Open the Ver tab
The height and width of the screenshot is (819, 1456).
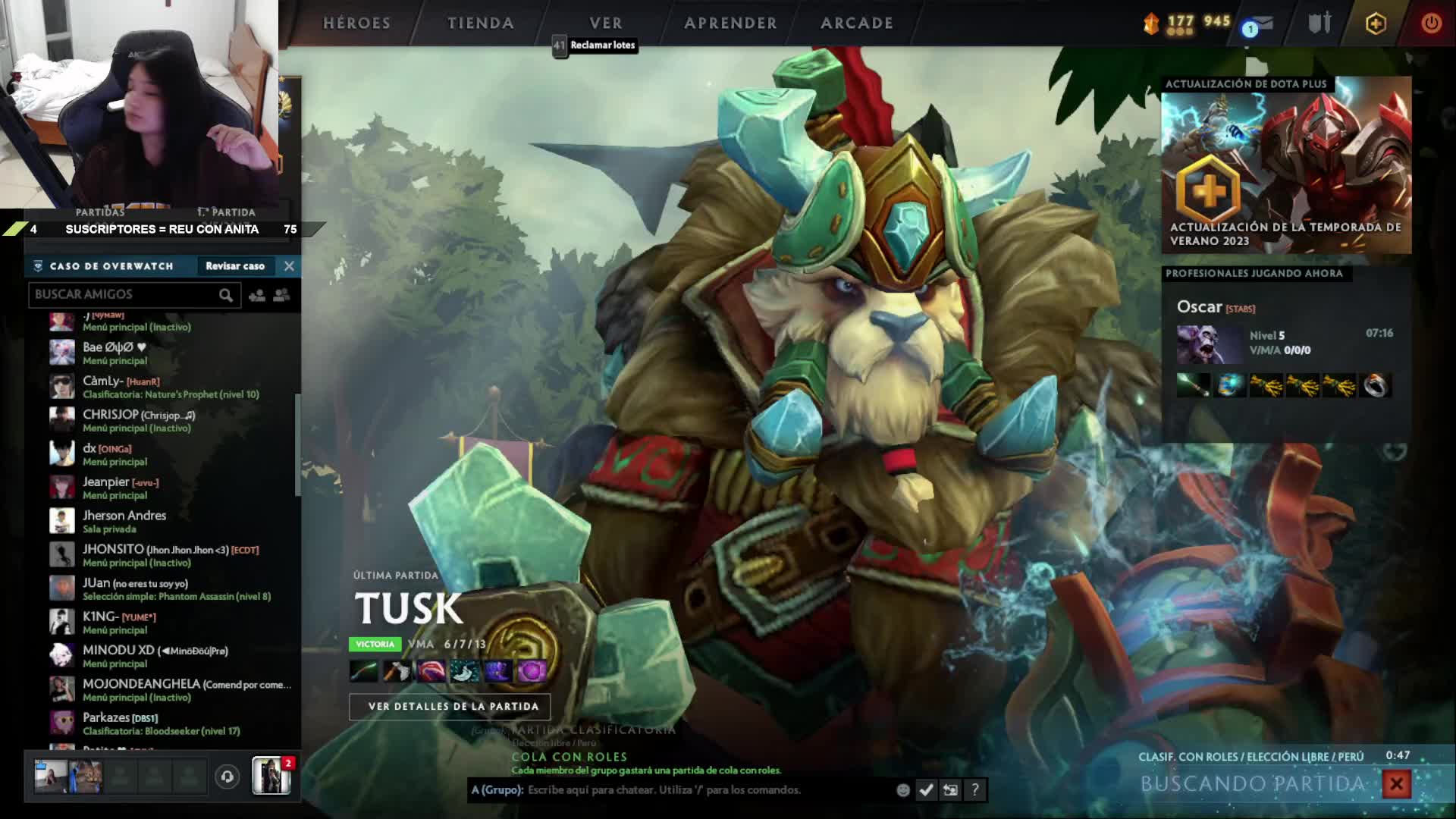605,24
